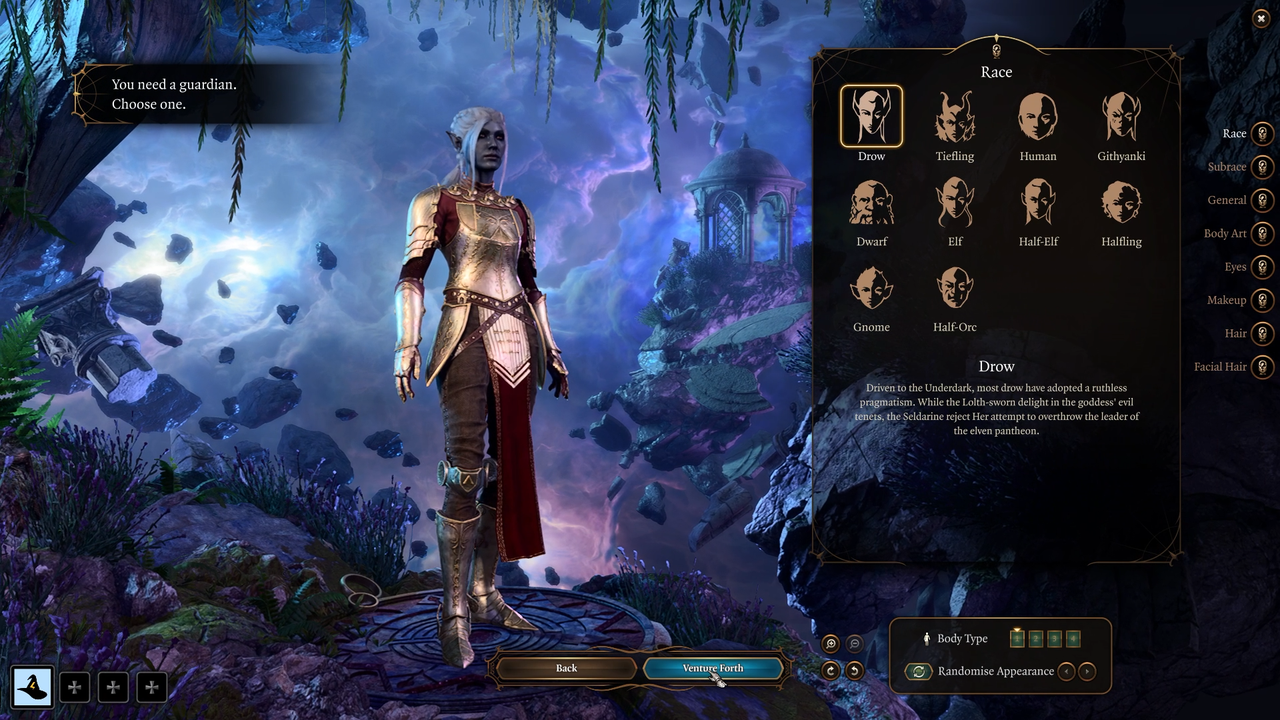This screenshot has width=1280, height=720.
Task: Click the next appearance arrow
Action: [1086, 671]
